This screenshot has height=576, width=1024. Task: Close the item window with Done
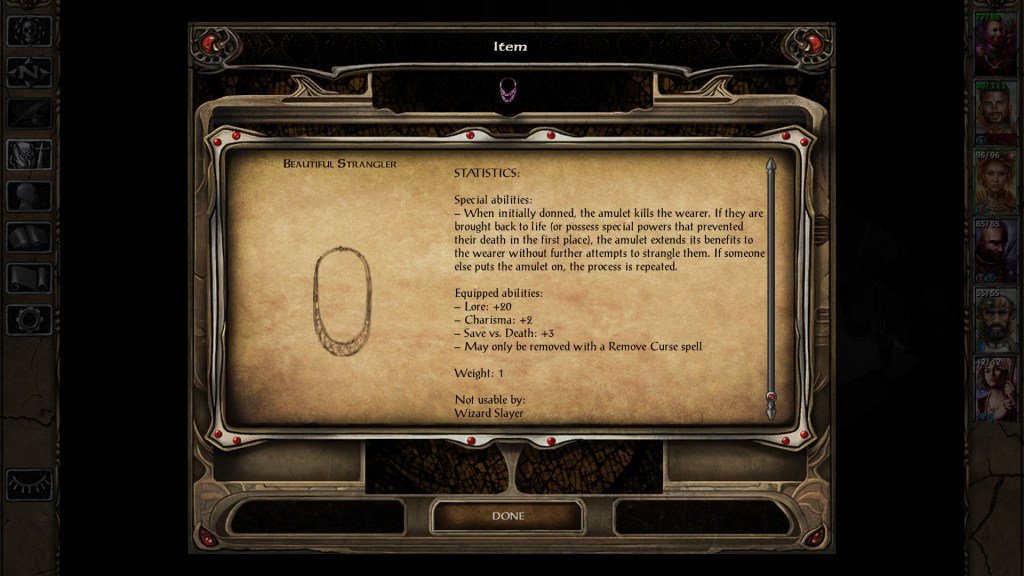pyautogui.click(x=507, y=516)
